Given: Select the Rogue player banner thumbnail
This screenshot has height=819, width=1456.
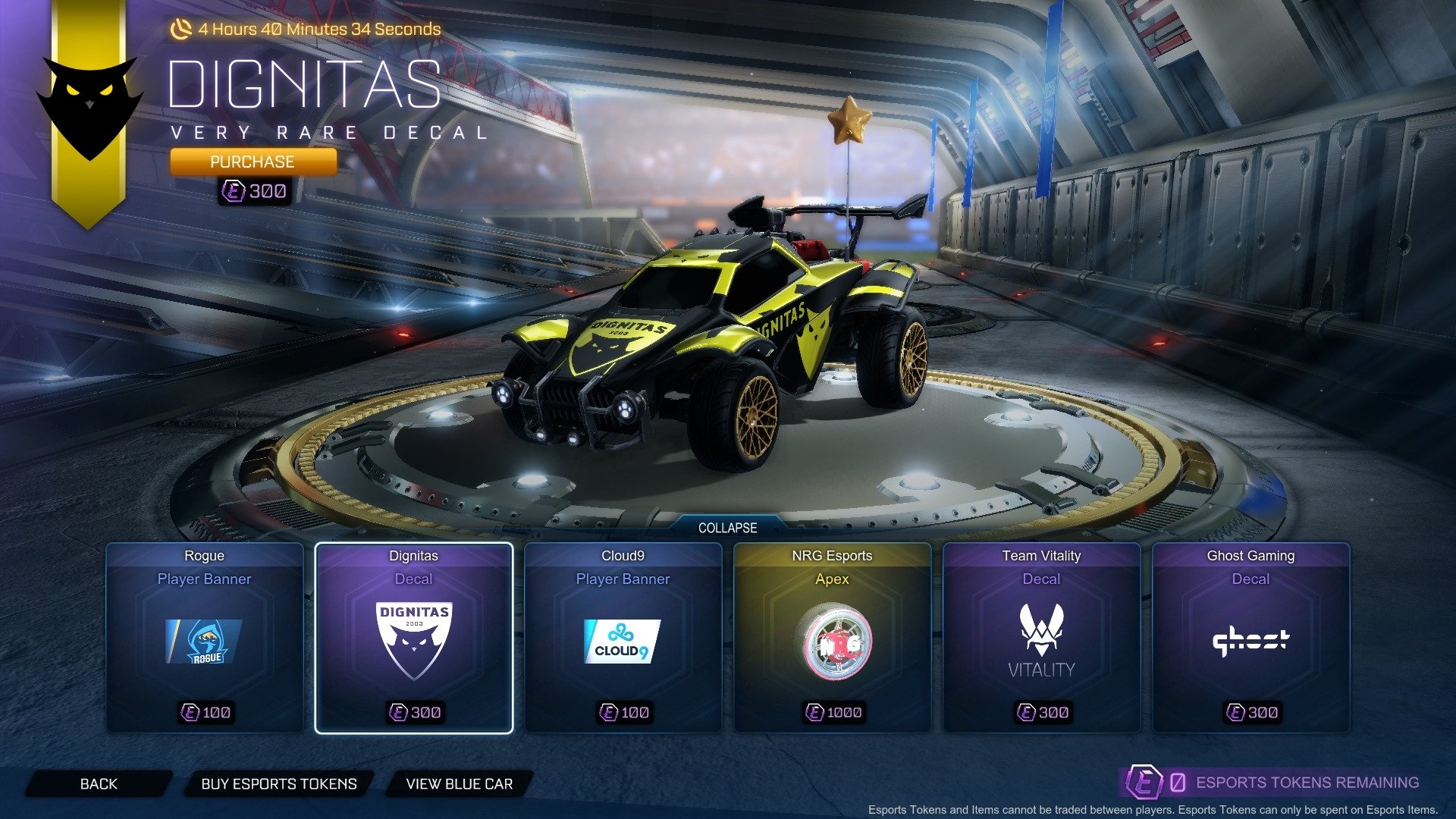Looking at the screenshot, I should point(203,641).
